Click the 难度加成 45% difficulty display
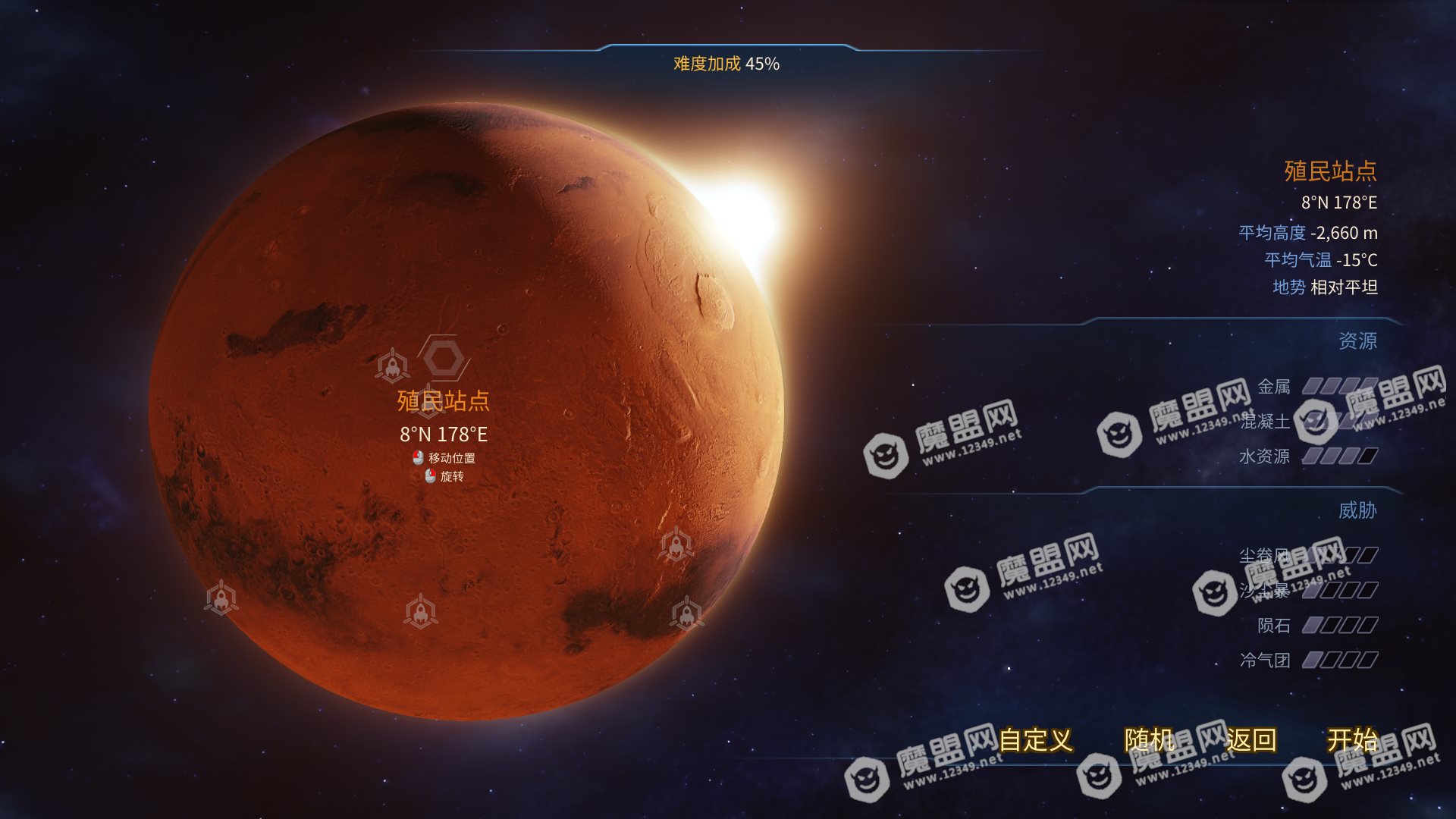 point(726,64)
